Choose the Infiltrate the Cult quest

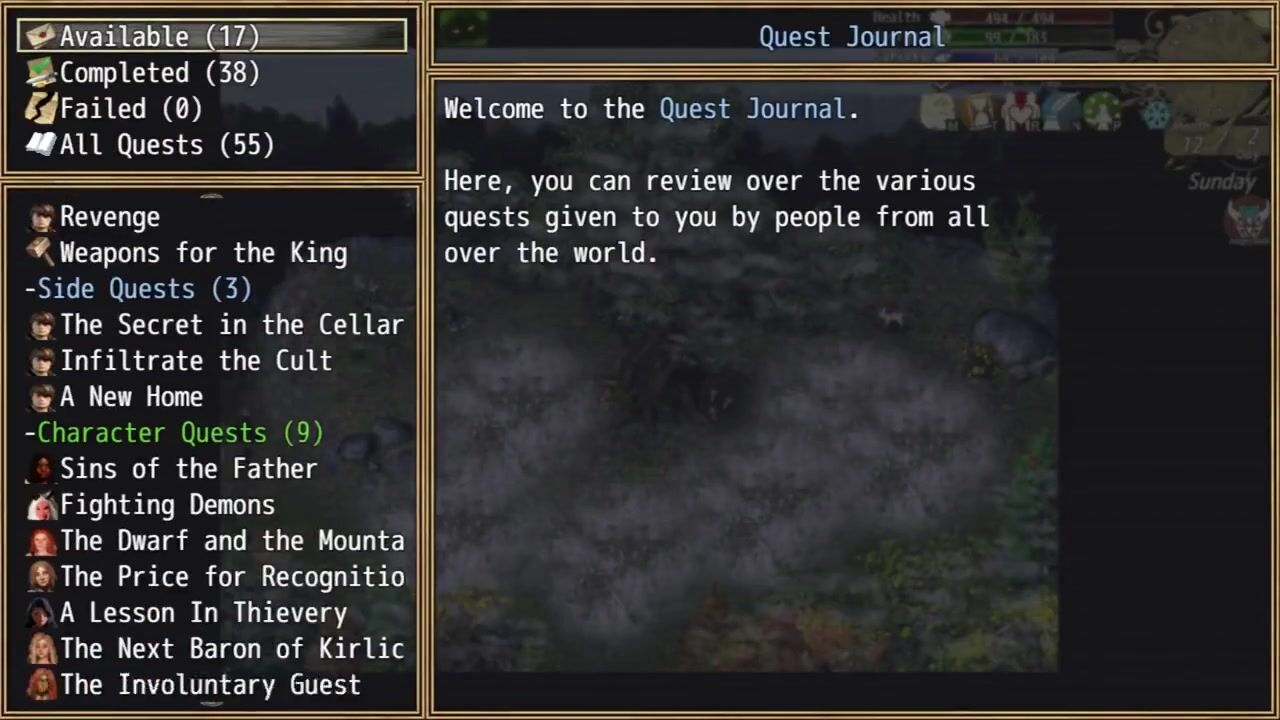coord(196,361)
